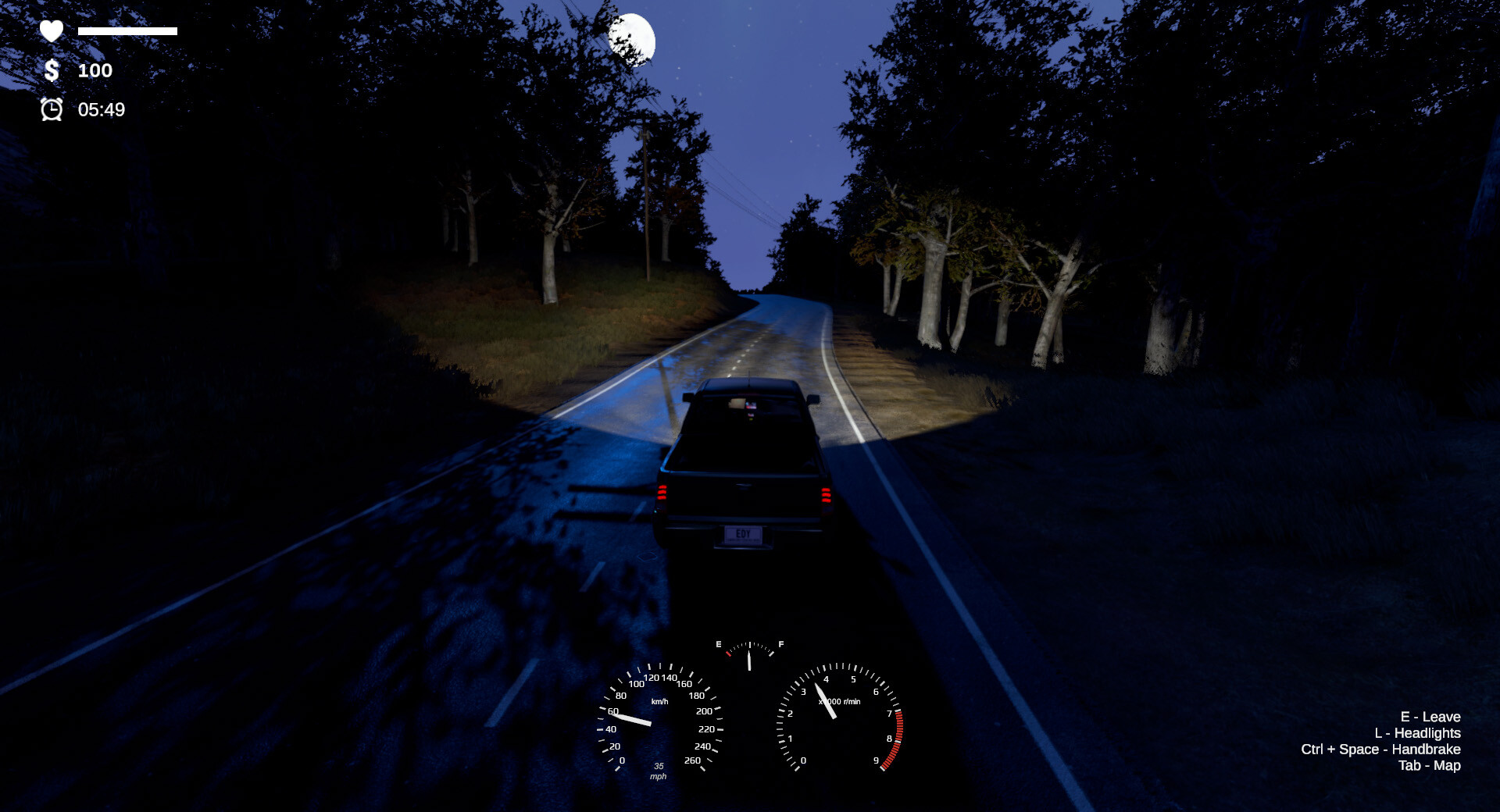Toggle the headlights via L - Headlights hint
This screenshot has width=1500, height=812.
coord(1417,733)
